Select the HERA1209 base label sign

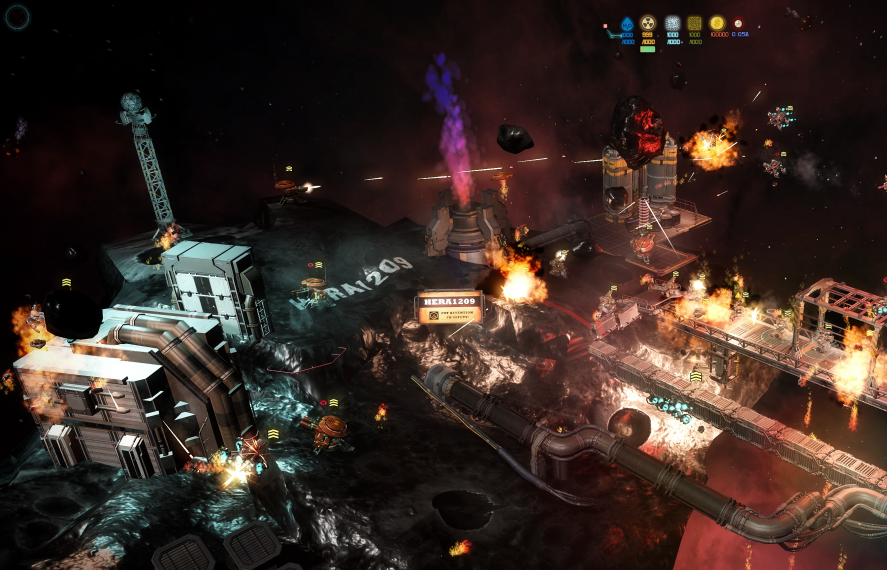click(x=449, y=308)
